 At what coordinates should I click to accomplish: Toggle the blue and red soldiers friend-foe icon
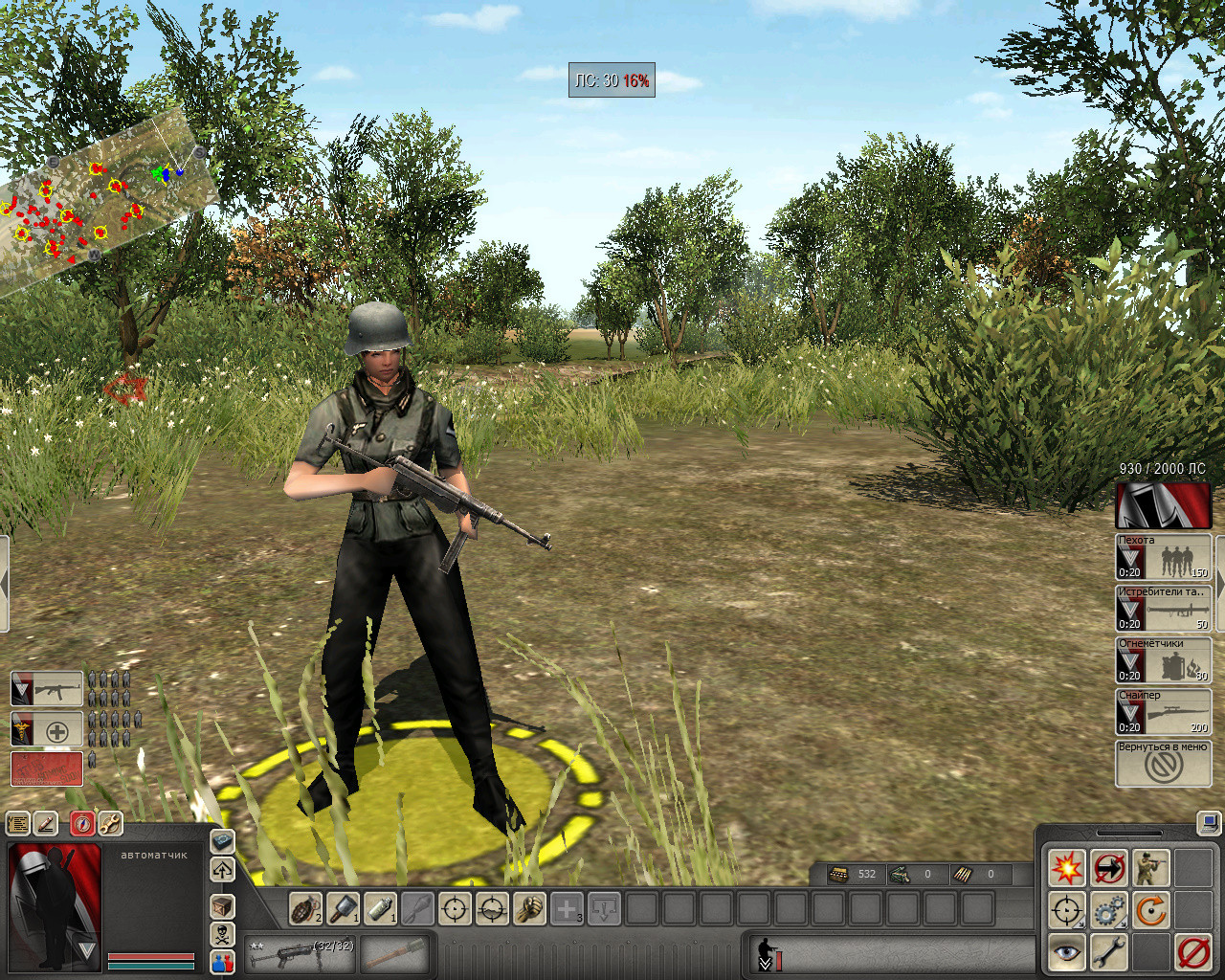[x=222, y=964]
